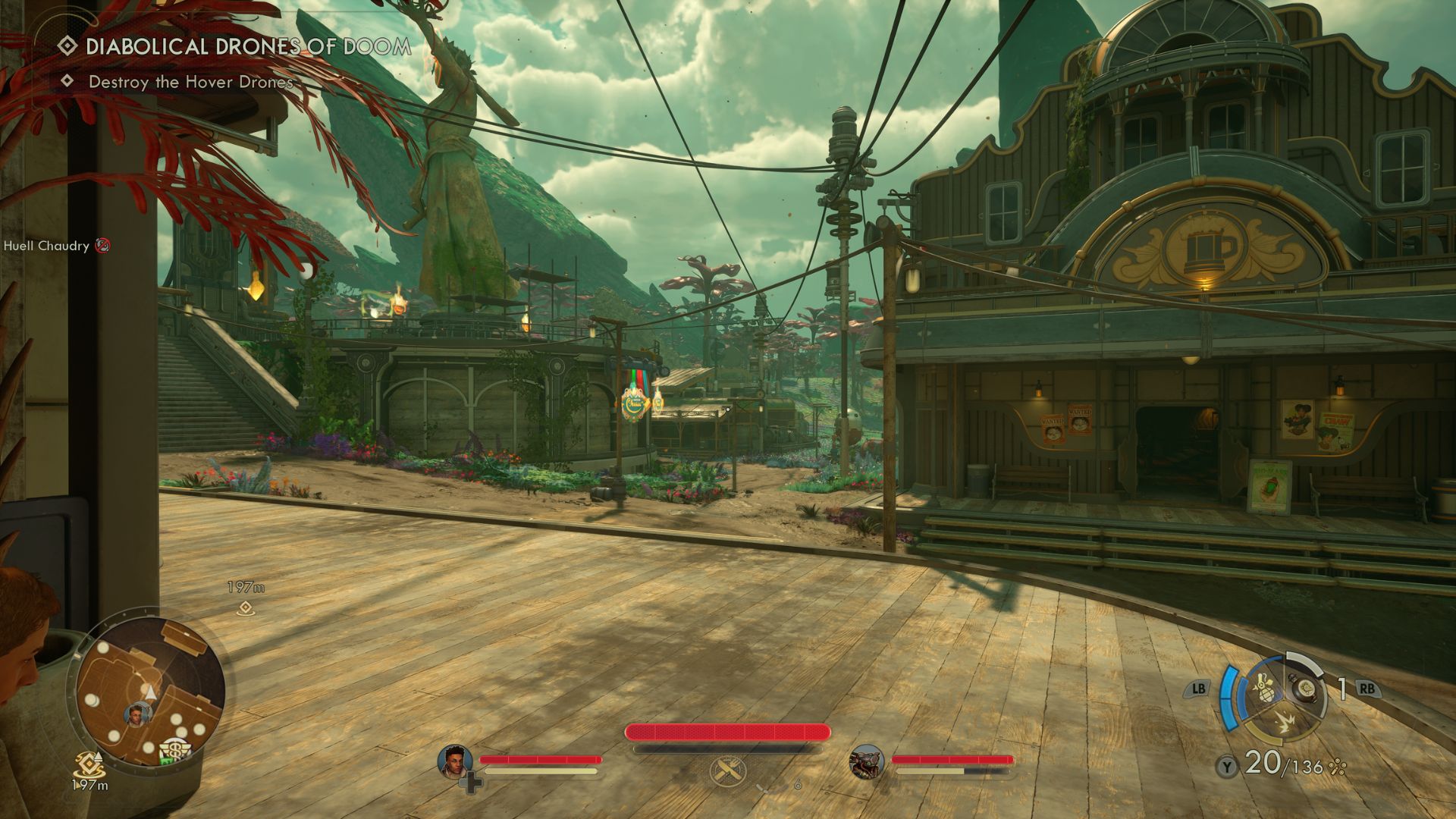Select the round gadget slot in the wheel
The image size is (1456, 819).
pyautogui.click(x=1306, y=687)
